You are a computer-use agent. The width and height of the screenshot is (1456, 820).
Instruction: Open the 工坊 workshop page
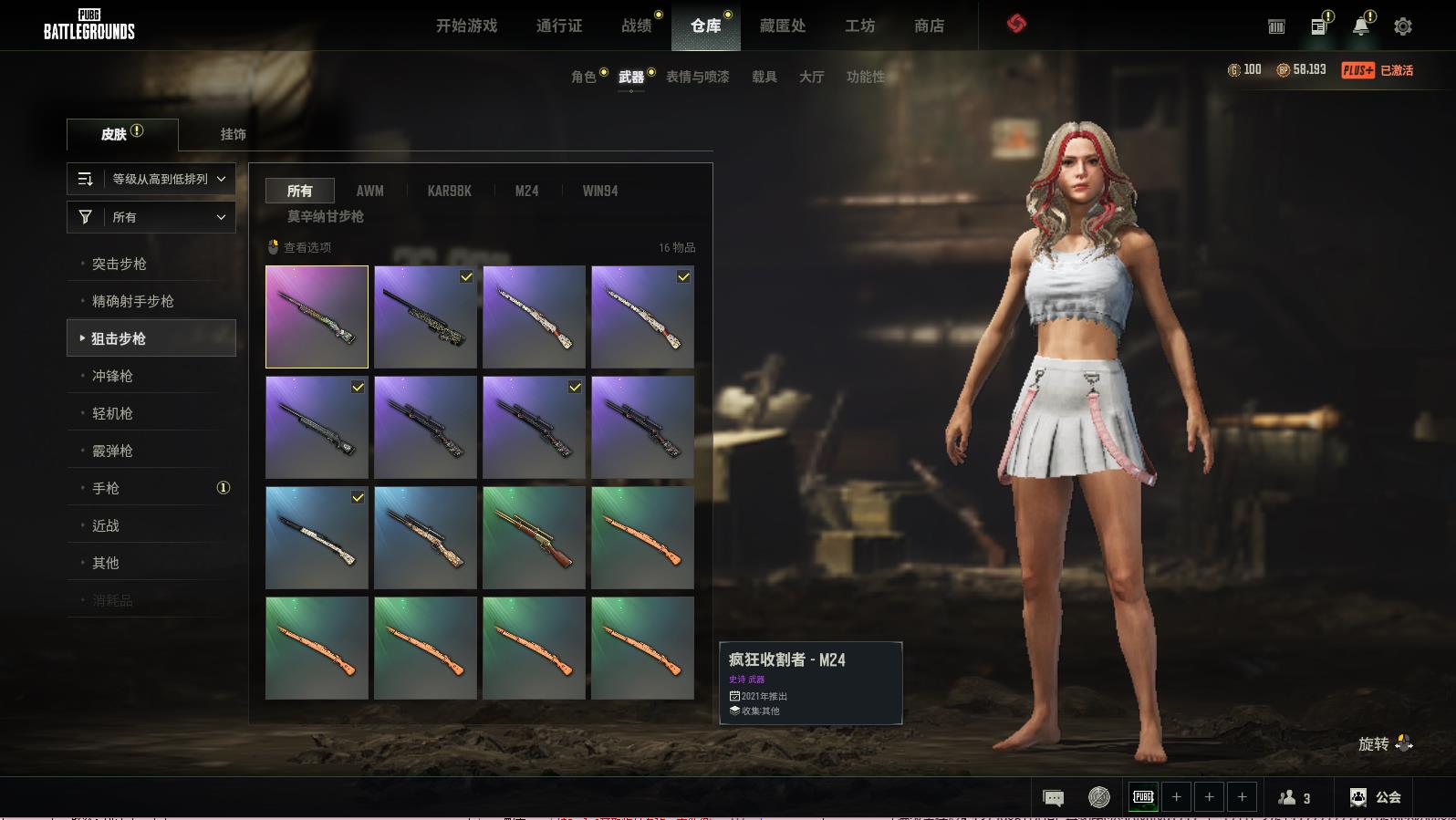859,26
